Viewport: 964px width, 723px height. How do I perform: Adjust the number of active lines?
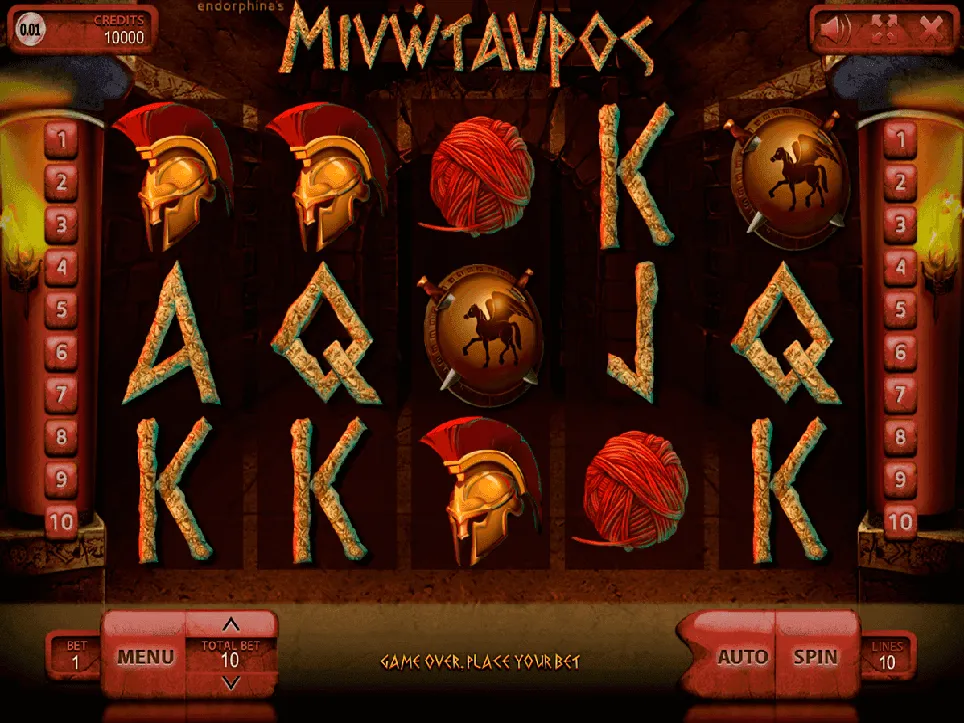click(x=887, y=657)
